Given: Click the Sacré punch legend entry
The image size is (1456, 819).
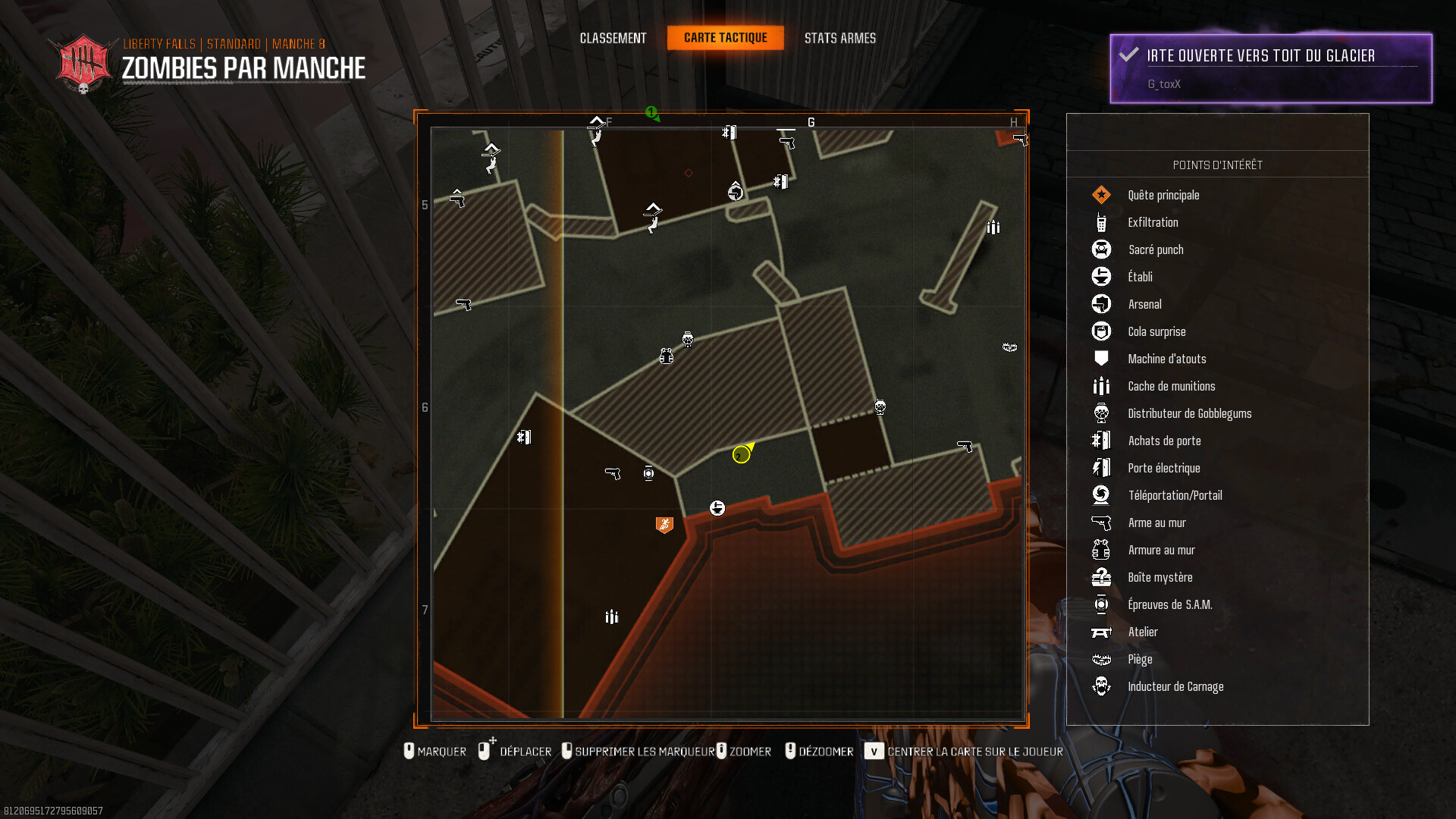Looking at the screenshot, I should pyautogui.click(x=1156, y=249).
